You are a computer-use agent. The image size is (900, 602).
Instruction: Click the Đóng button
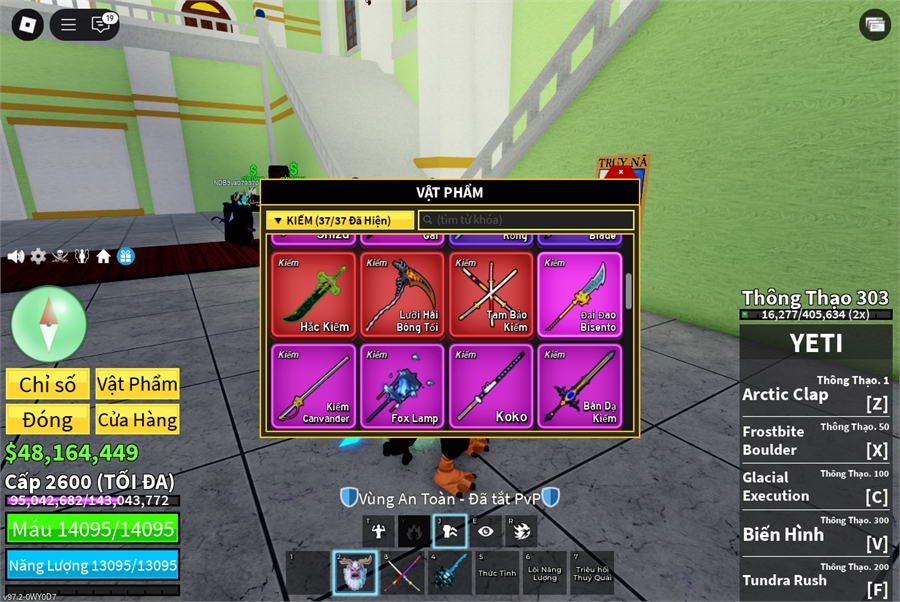pos(47,419)
